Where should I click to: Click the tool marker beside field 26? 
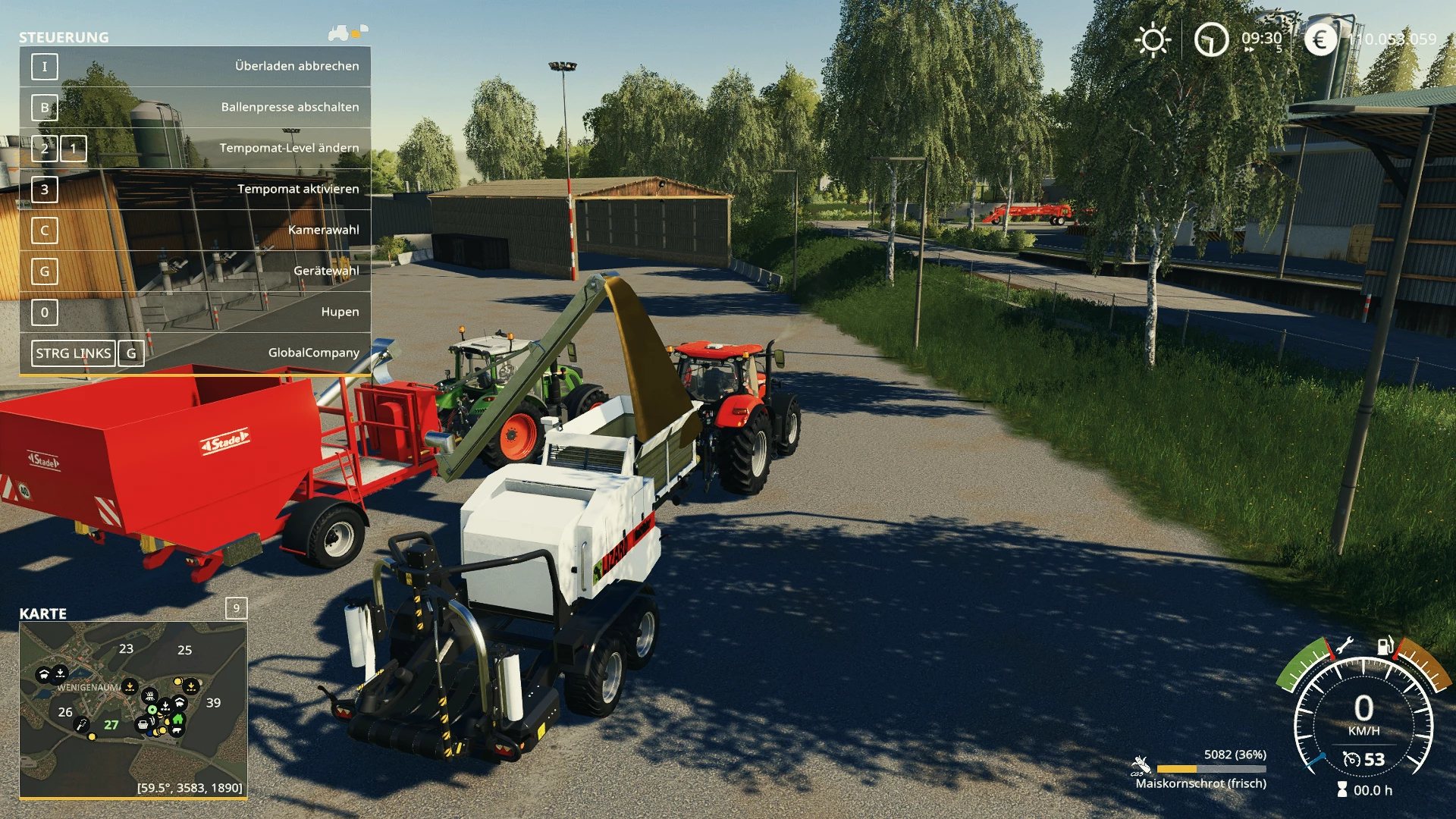[80, 724]
